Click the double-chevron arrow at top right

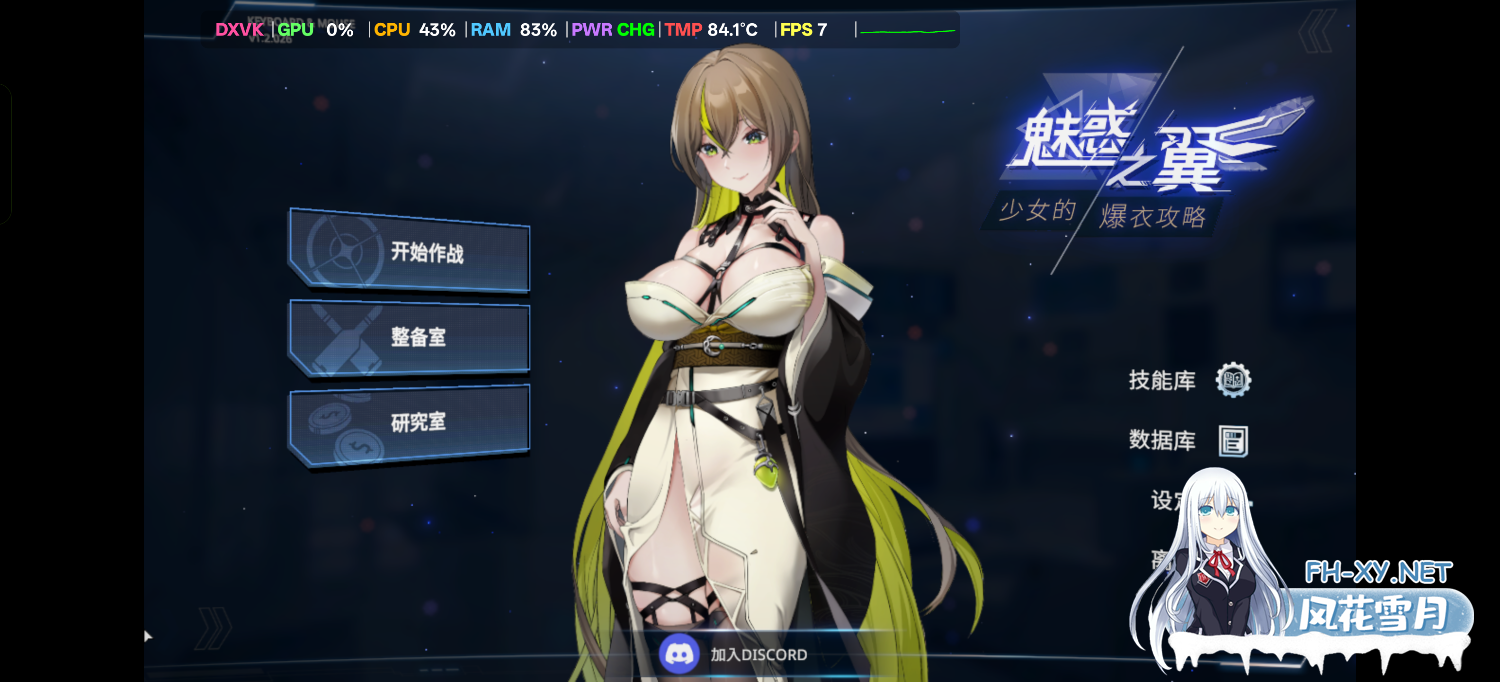(1316, 31)
